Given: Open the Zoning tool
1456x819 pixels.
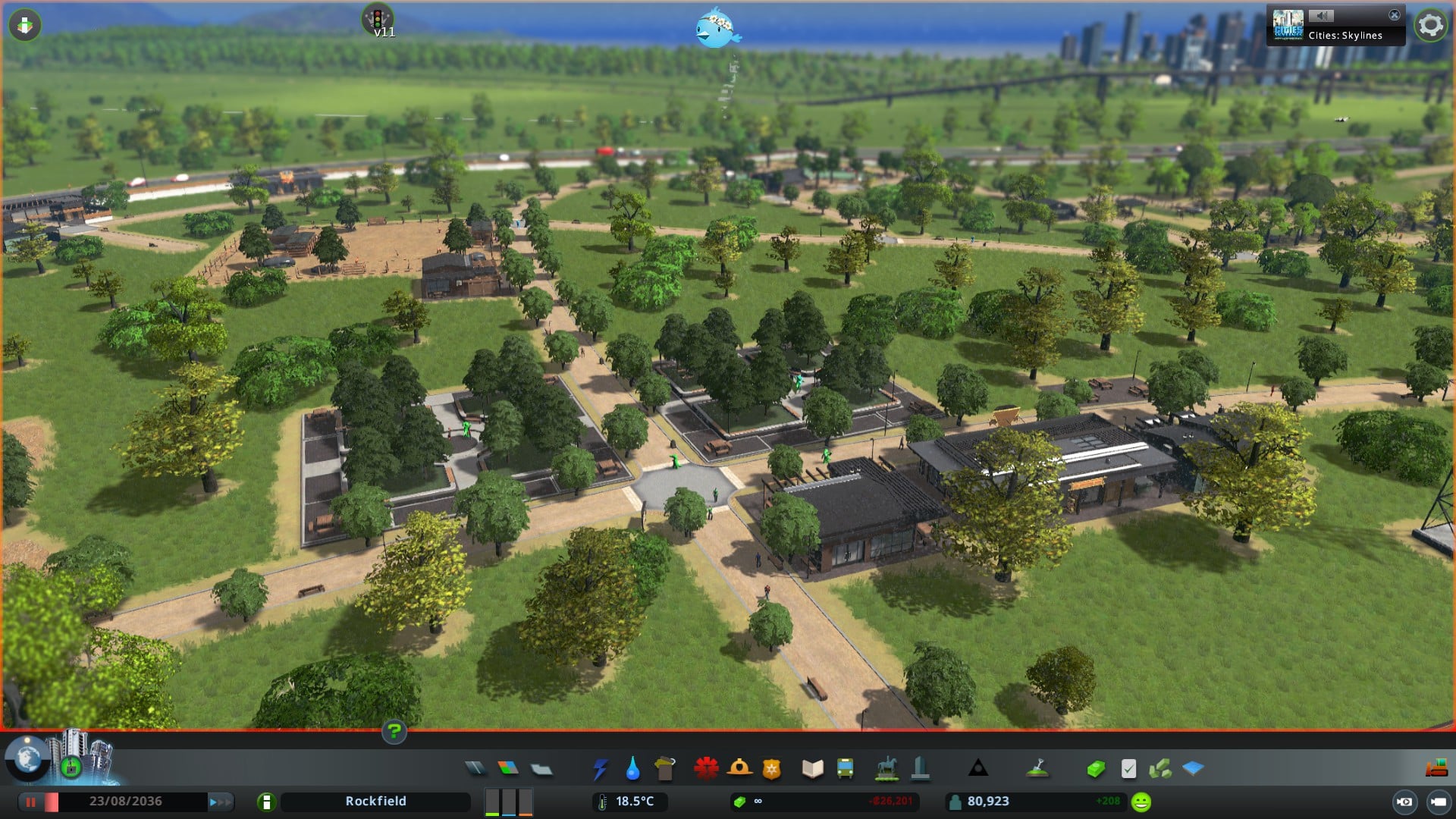Looking at the screenshot, I should click(508, 769).
